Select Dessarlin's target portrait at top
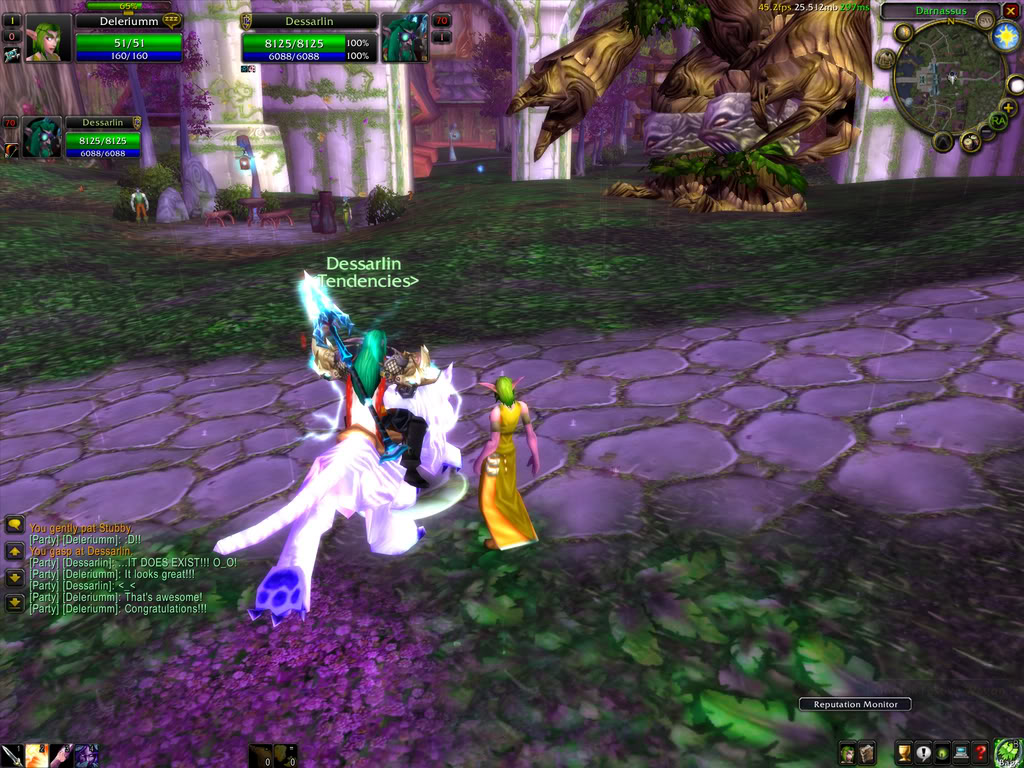Viewport: 1024px width, 768px height. pos(403,38)
